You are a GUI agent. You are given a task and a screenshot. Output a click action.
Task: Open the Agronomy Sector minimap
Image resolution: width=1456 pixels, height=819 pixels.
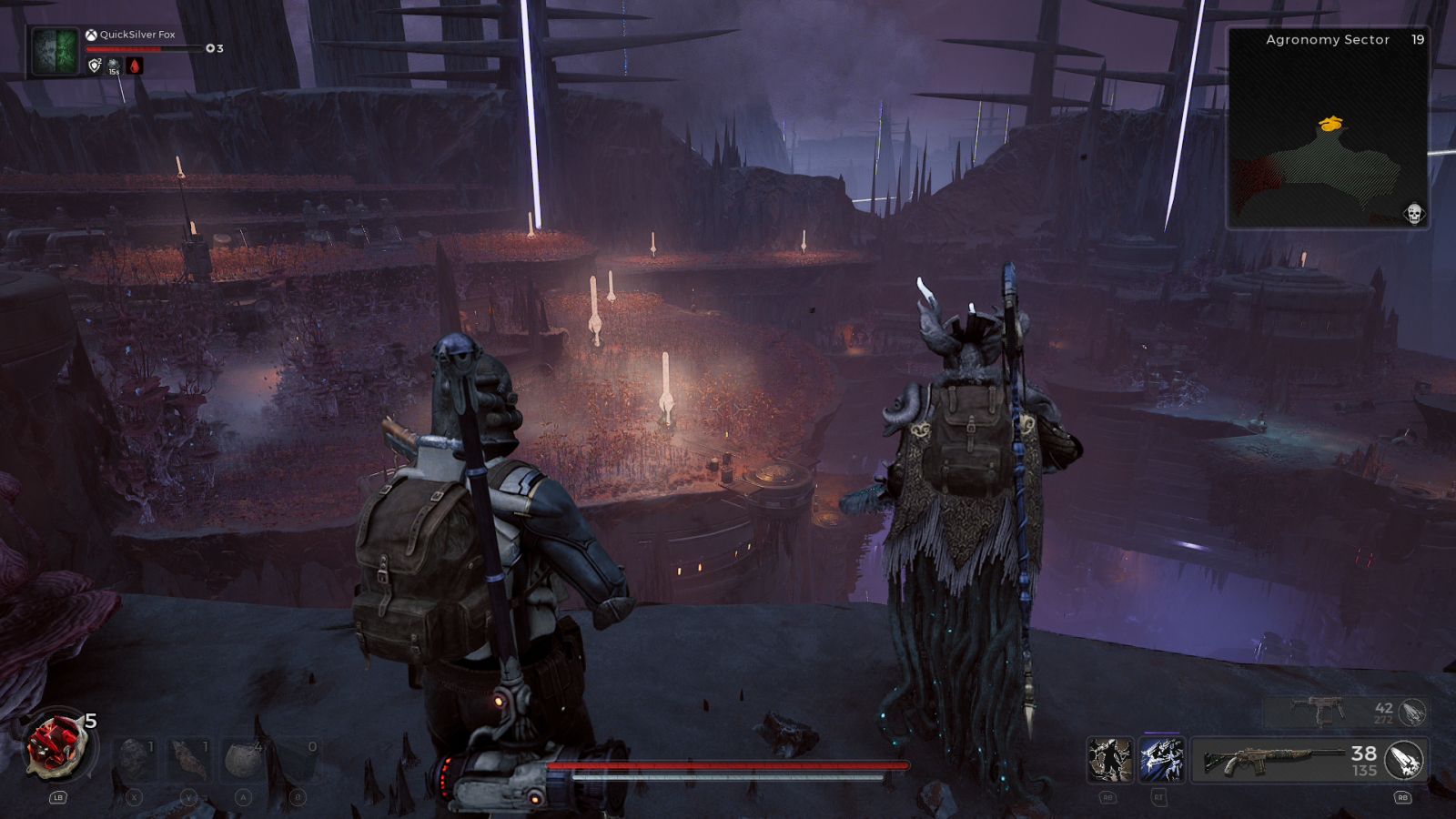click(x=1328, y=127)
